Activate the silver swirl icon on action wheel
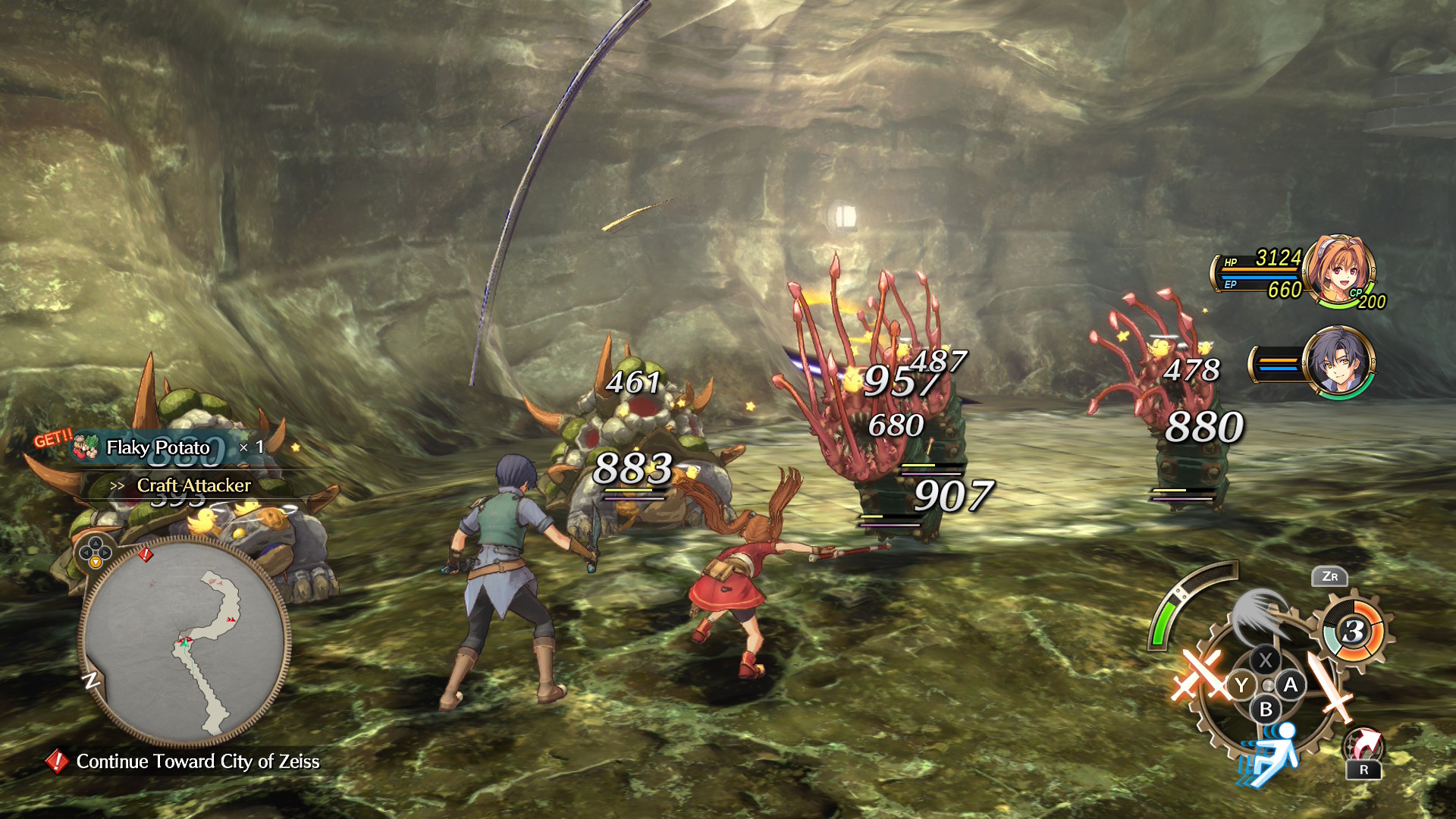Image resolution: width=1456 pixels, height=819 pixels. click(x=1259, y=614)
